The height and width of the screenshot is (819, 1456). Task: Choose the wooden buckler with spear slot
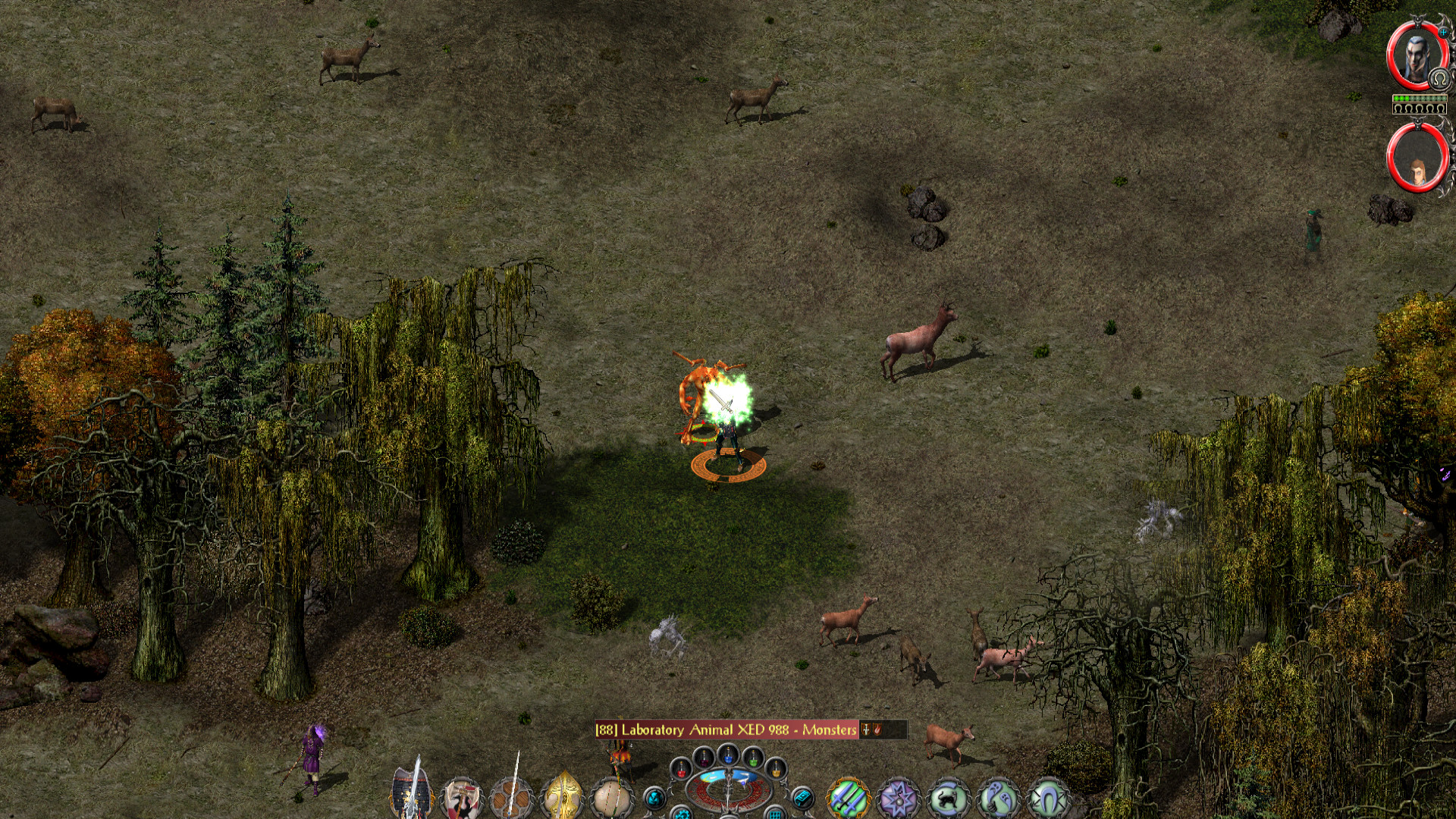coord(511,798)
